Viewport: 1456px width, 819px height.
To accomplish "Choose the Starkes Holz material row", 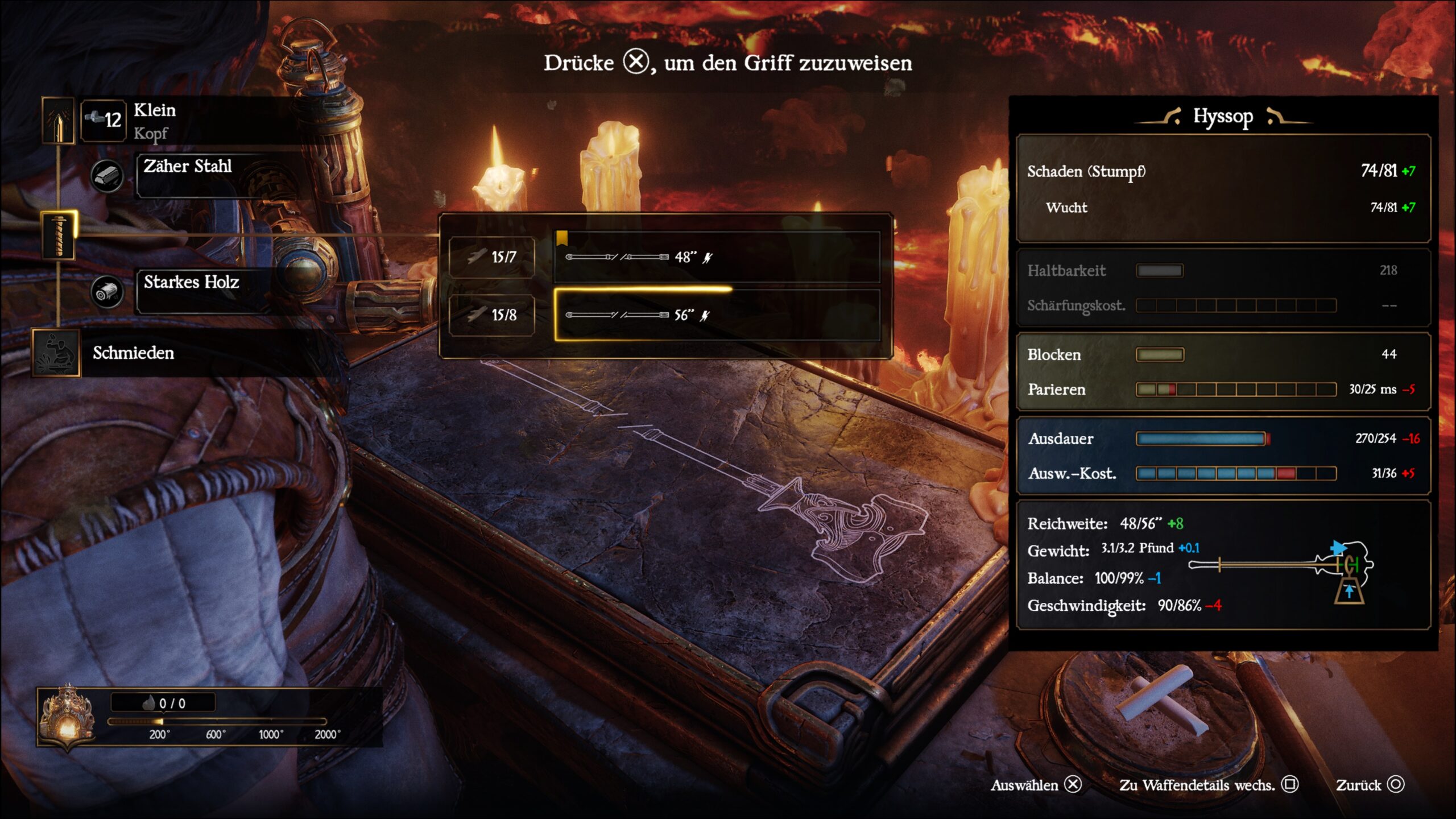I will 219,291.
